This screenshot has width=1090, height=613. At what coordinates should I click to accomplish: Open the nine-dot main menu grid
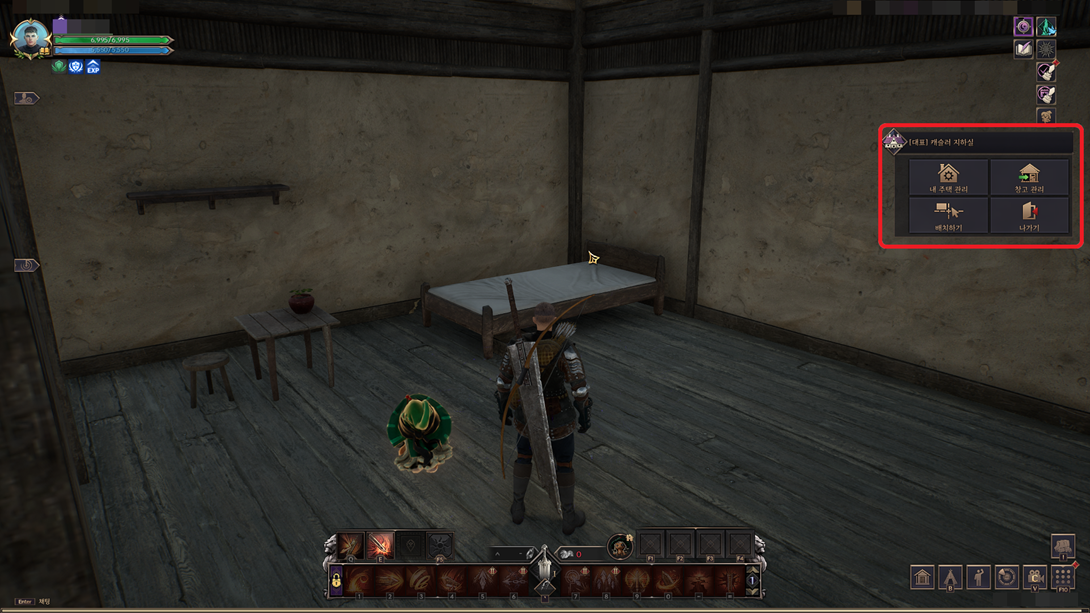(x=1062, y=577)
